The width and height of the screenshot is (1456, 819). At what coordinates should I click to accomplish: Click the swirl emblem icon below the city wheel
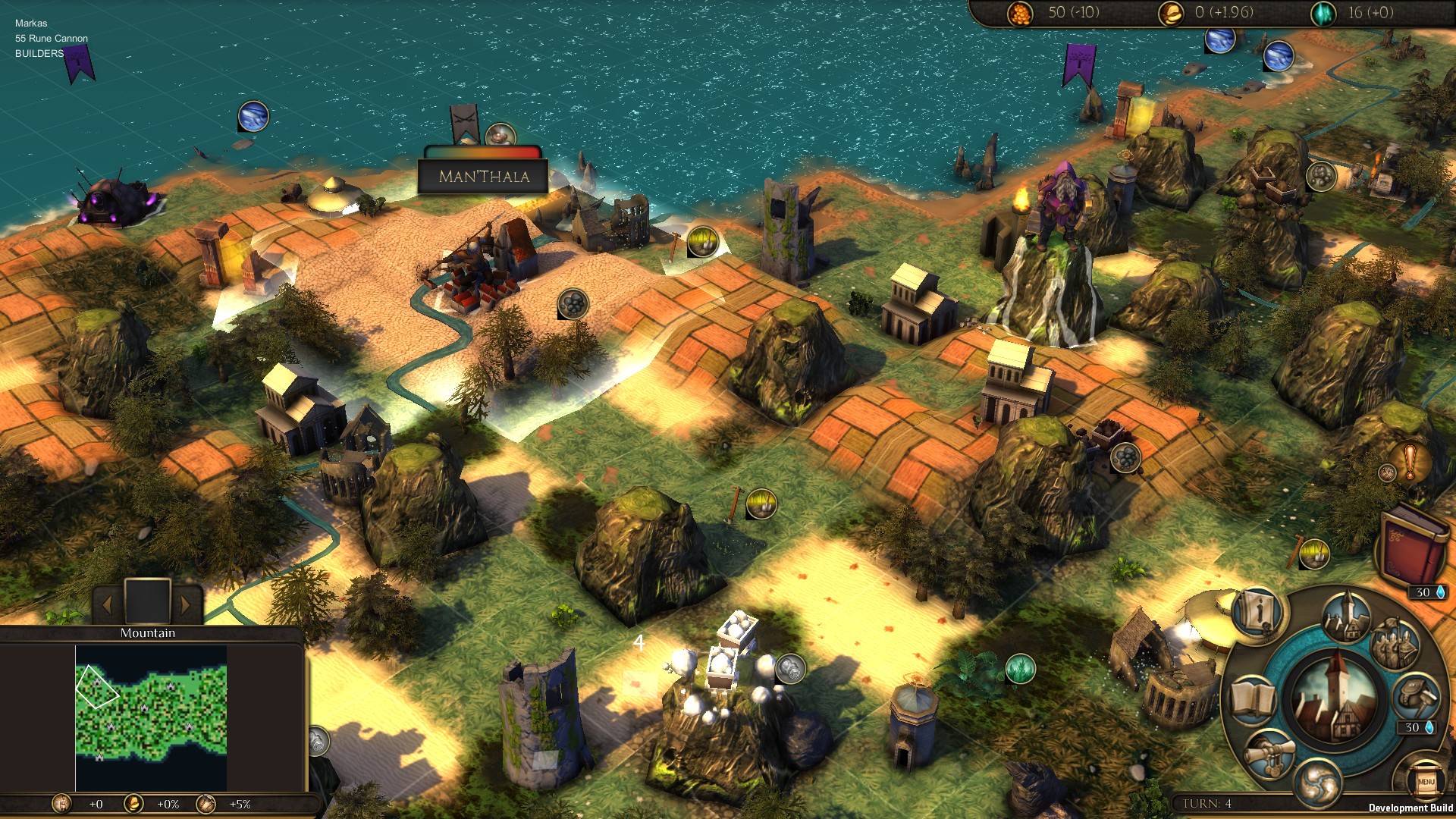tap(1319, 783)
